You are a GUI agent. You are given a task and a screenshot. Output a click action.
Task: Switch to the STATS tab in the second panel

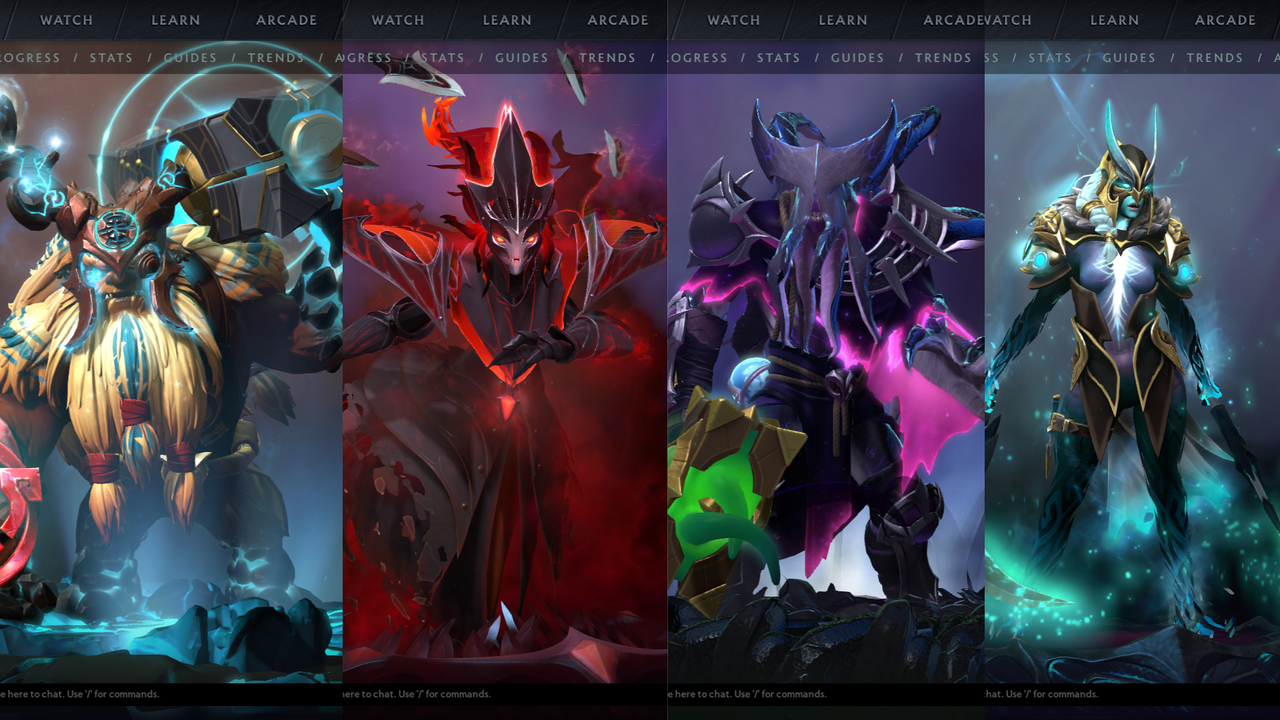coord(442,58)
